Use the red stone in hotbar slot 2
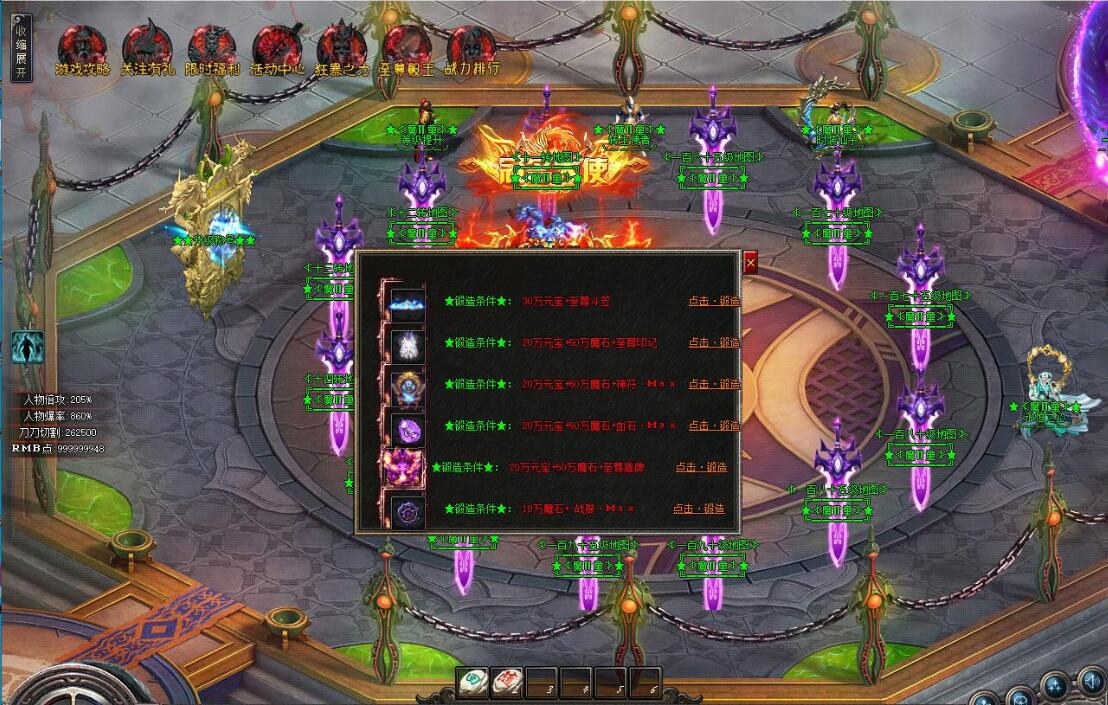This screenshot has width=1108, height=705. coord(507,683)
